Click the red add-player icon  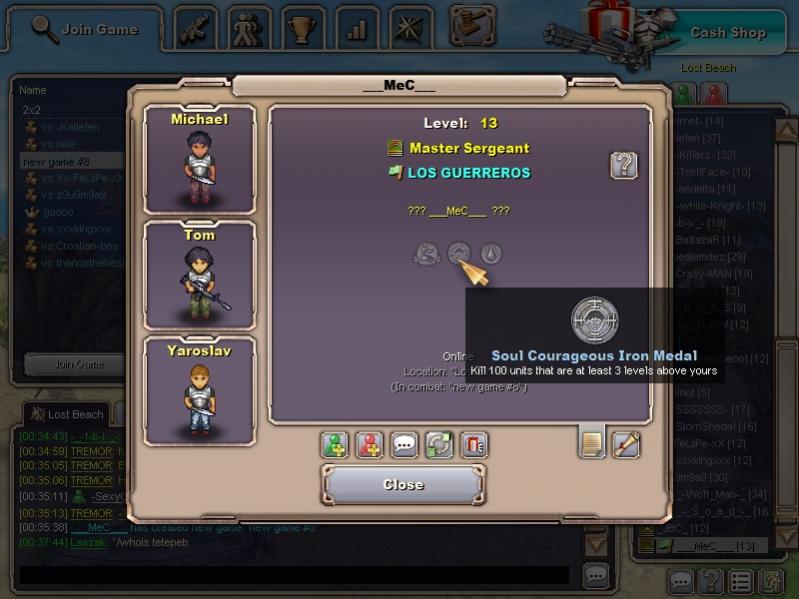[370, 445]
